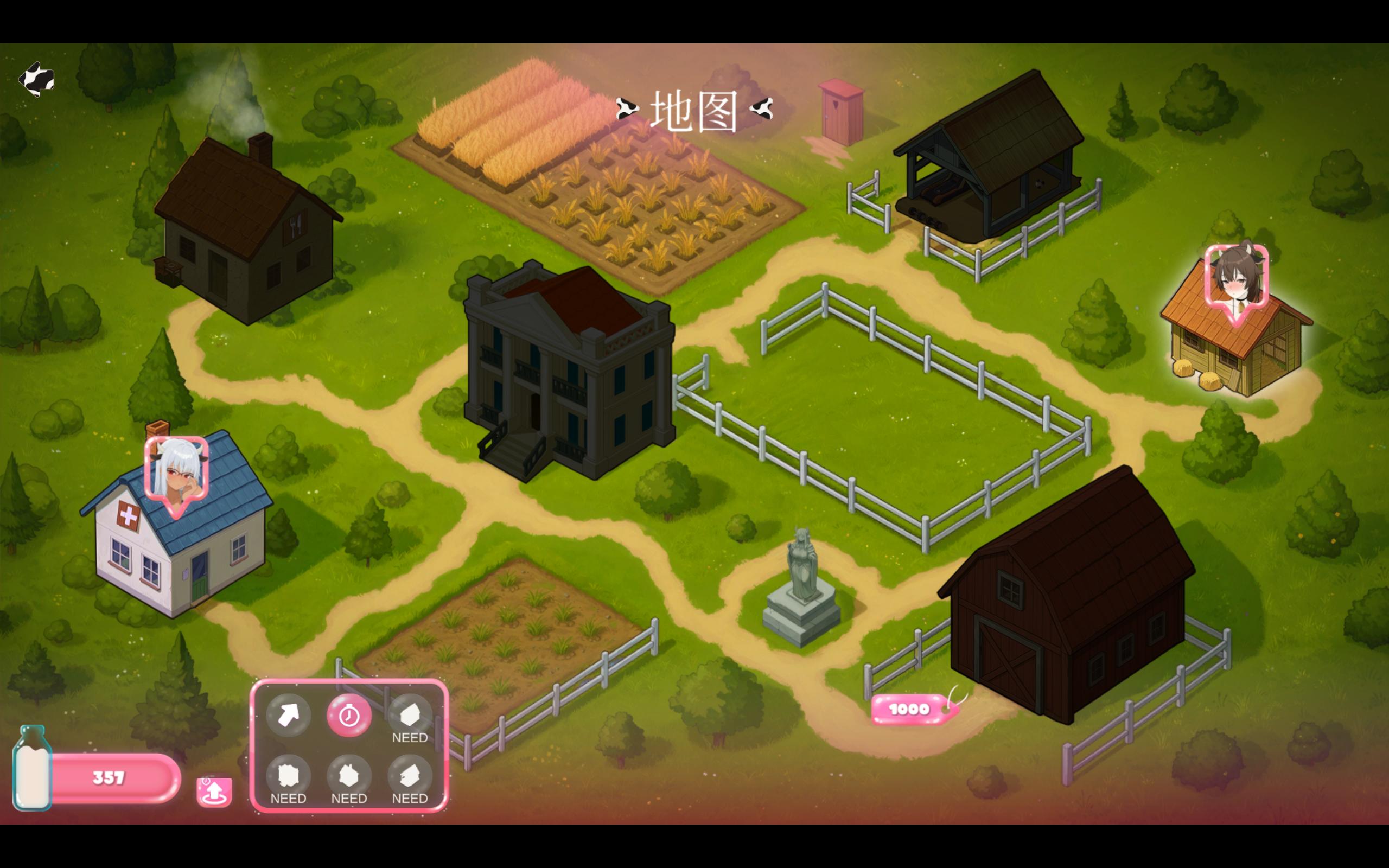Go back using the cow-print arrow
The width and height of the screenshot is (1389, 868).
click(36, 79)
